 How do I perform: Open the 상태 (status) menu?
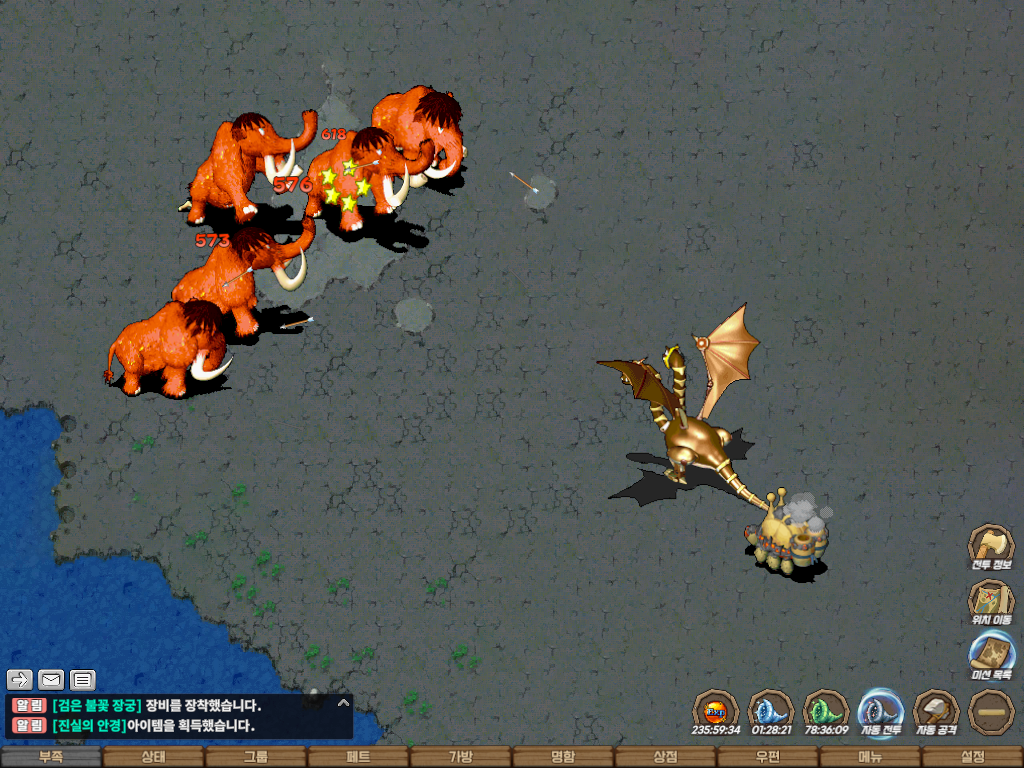point(153,757)
